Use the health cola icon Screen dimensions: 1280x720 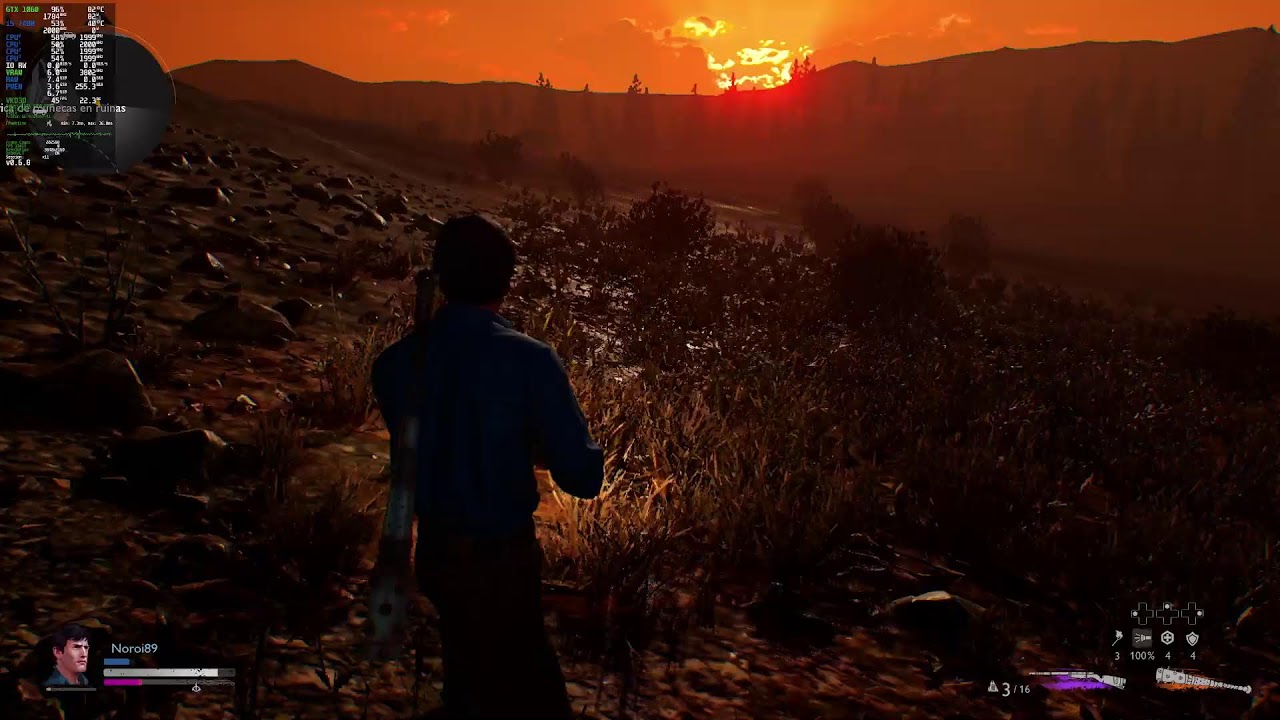coord(1167,638)
